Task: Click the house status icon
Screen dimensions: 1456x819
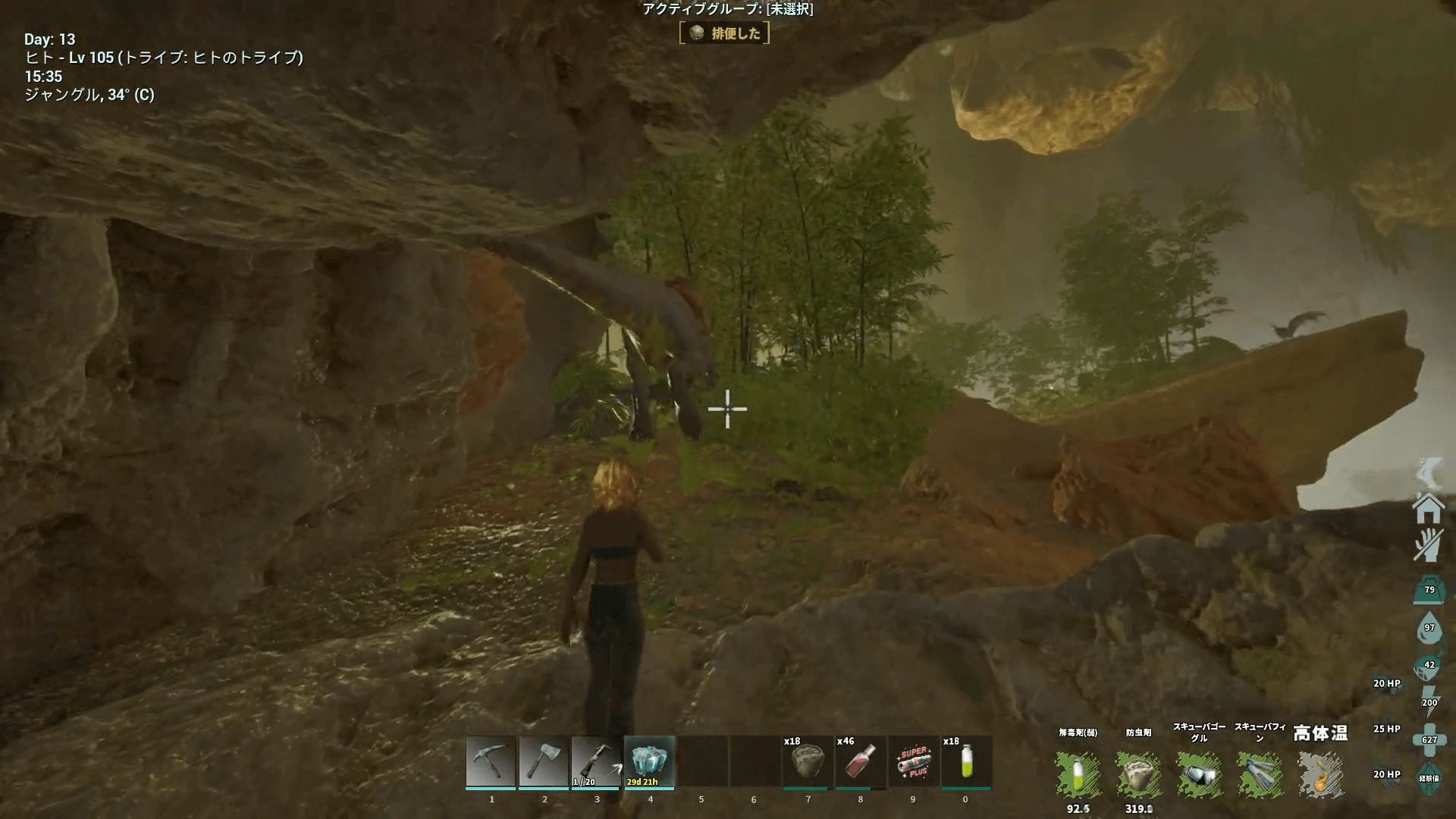Action: (x=1428, y=508)
